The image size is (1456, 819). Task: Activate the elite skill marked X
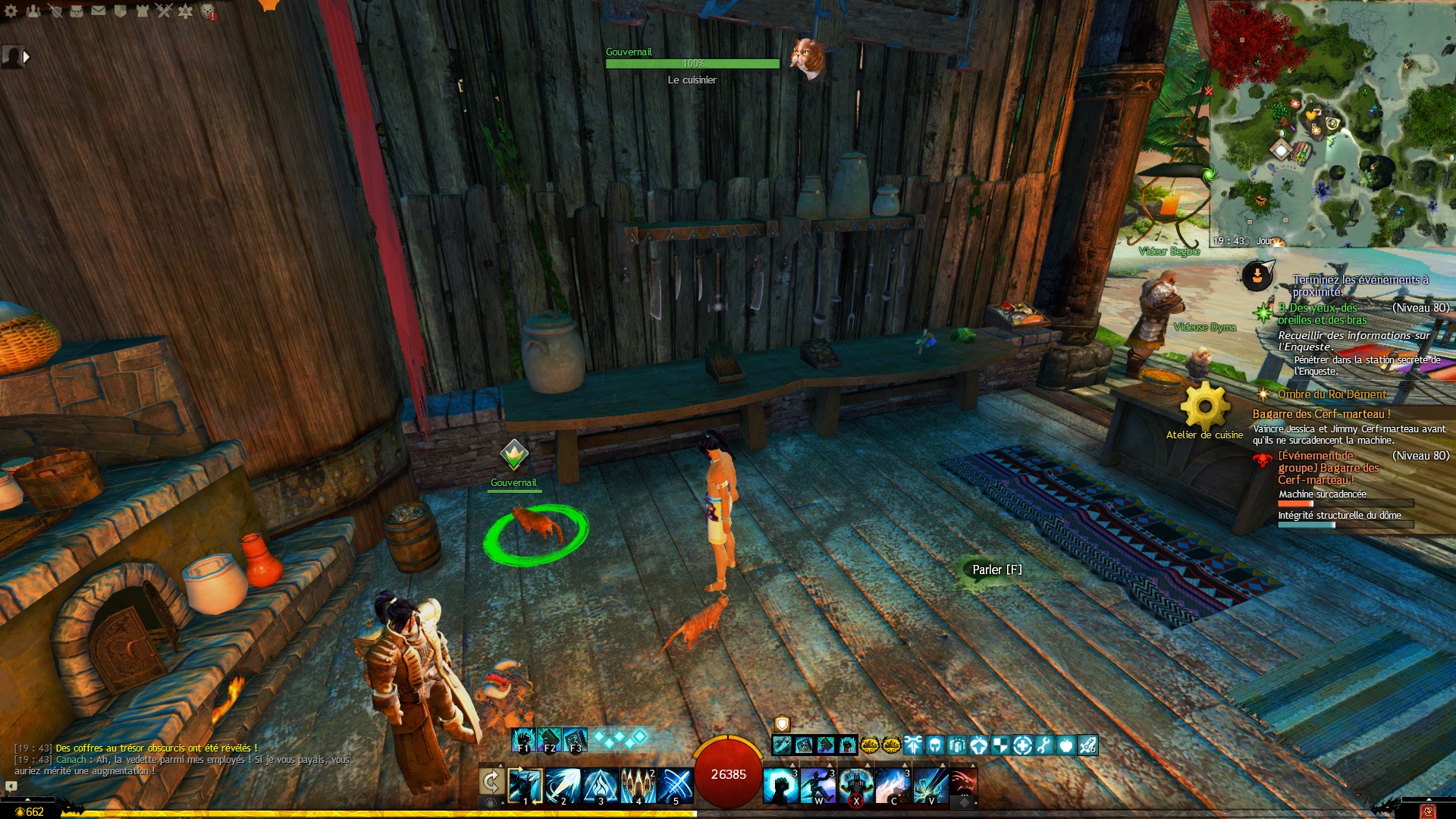[856, 786]
